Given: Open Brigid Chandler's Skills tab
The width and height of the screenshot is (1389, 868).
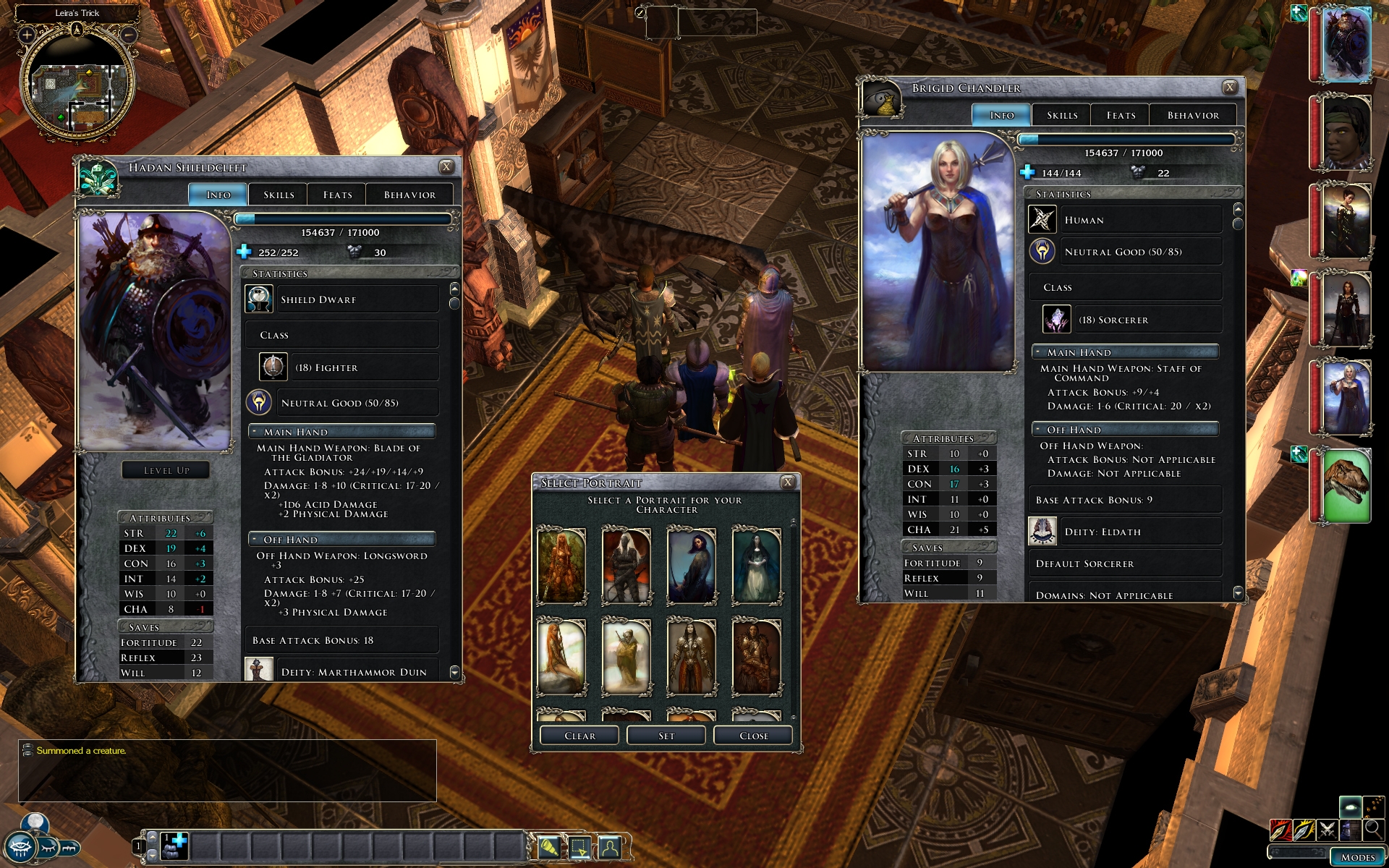Looking at the screenshot, I should click(x=1062, y=115).
